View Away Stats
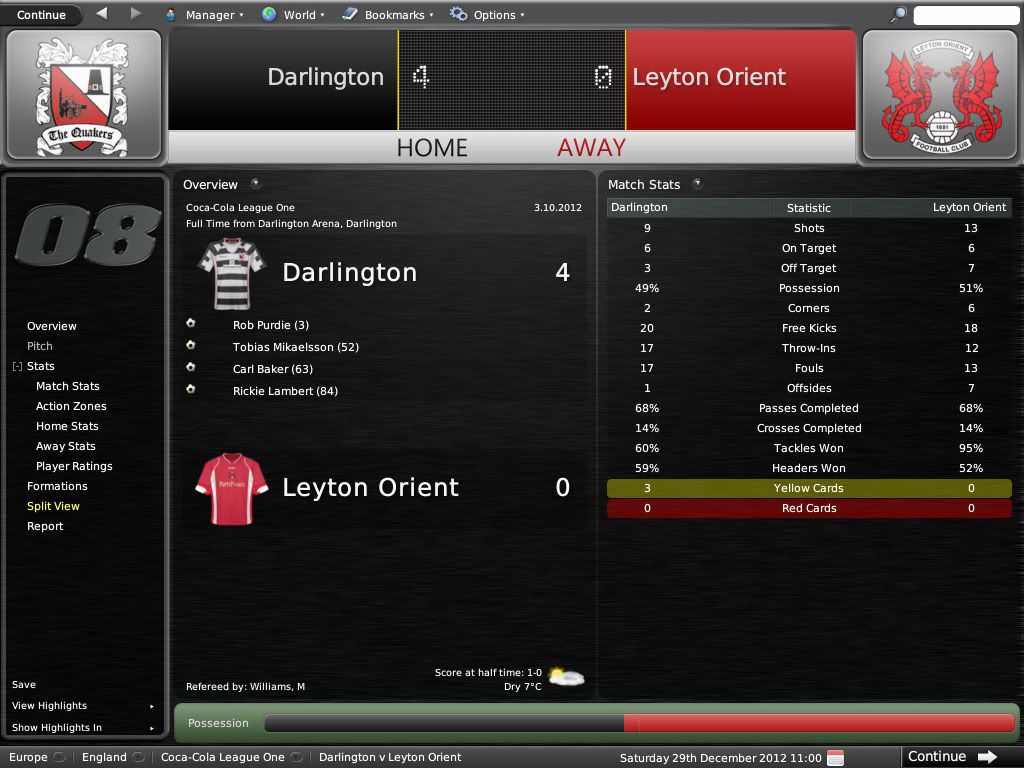The width and height of the screenshot is (1024, 768). pyautogui.click(x=66, y=446)
